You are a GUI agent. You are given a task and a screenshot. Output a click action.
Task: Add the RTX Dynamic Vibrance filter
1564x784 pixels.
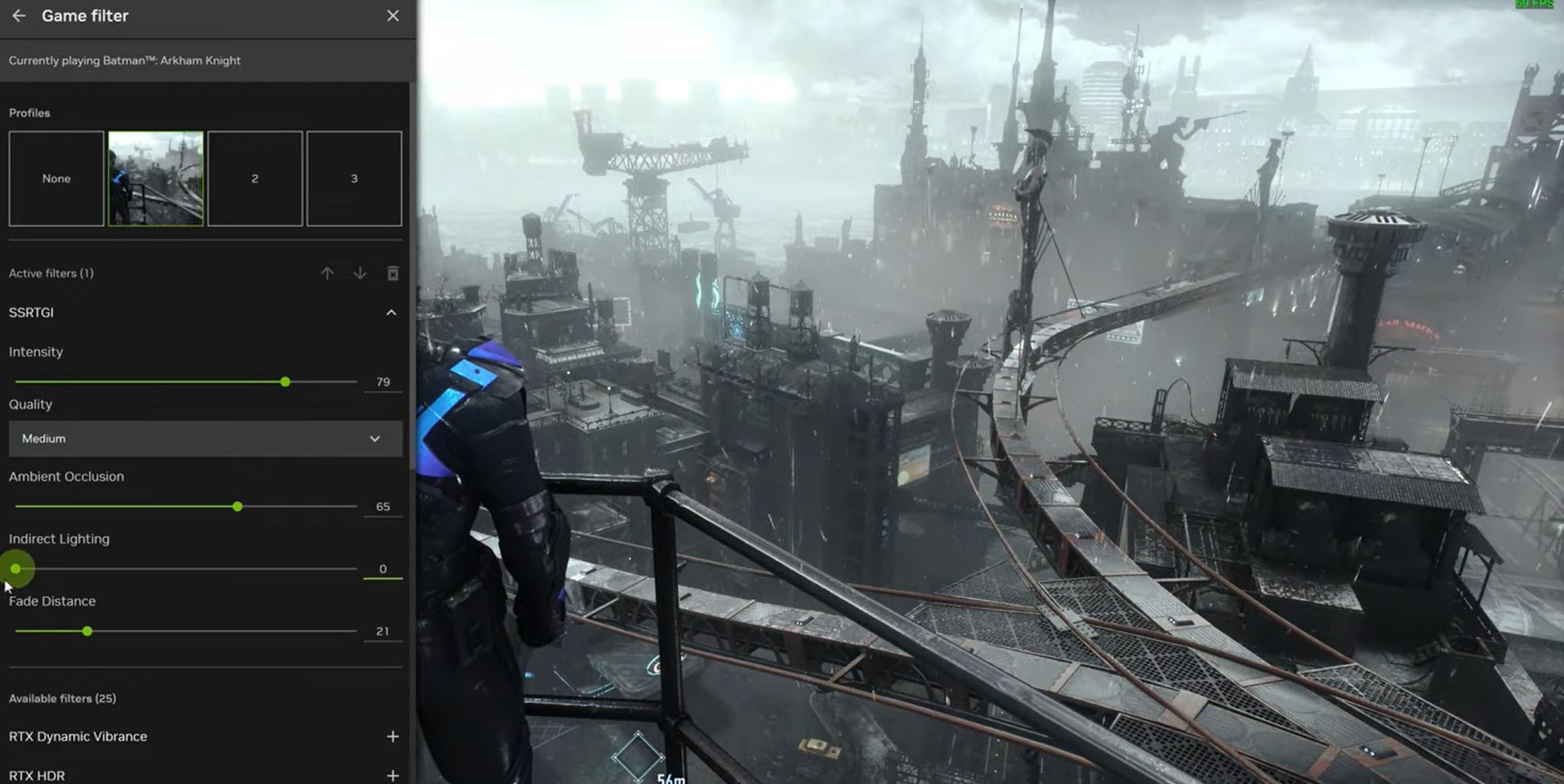392,736
